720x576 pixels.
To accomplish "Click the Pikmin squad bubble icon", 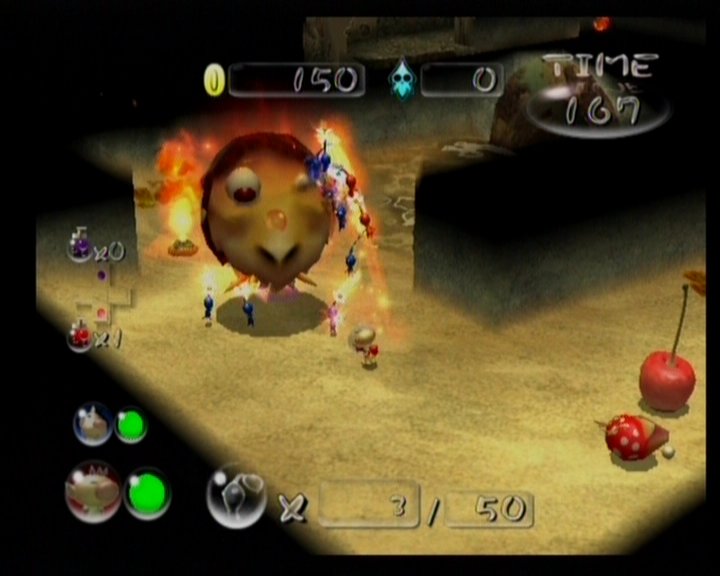I will (236, 496).
